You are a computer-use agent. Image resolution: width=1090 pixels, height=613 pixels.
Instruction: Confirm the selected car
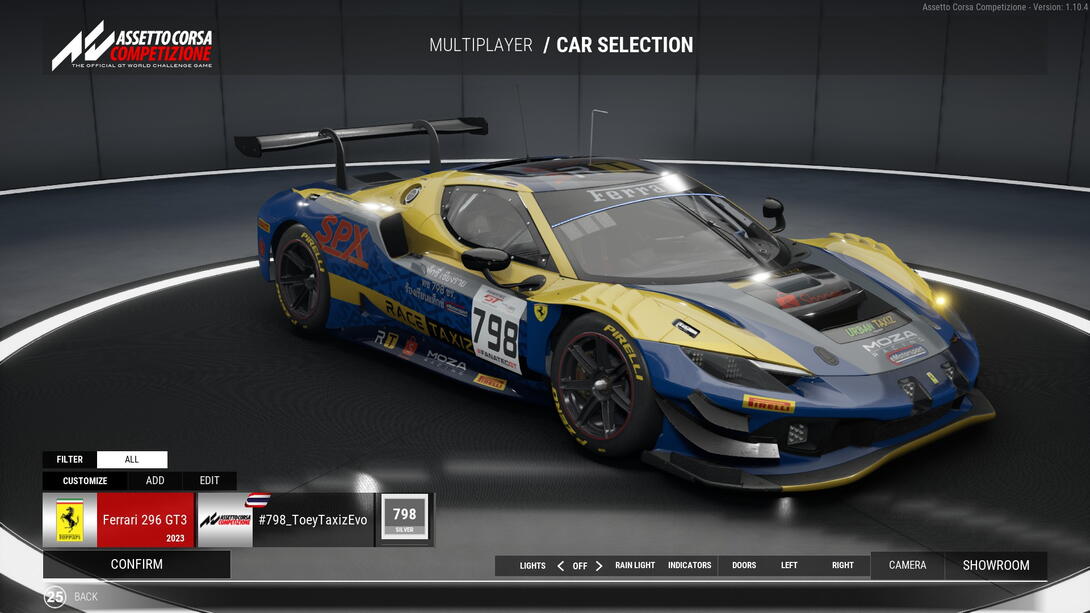137,564
